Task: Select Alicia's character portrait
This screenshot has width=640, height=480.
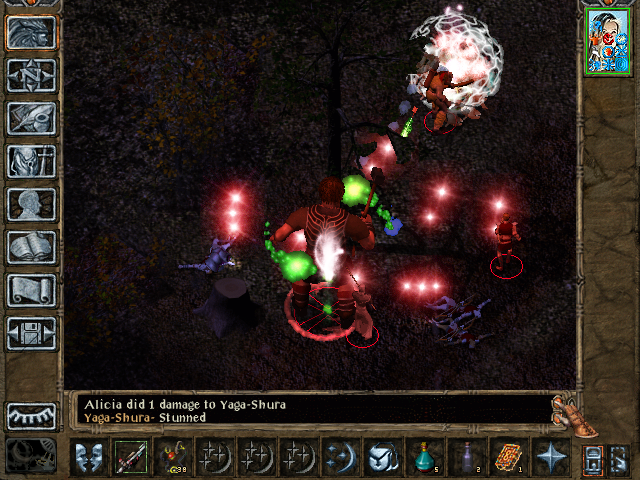Action: [x=605, y=41]
